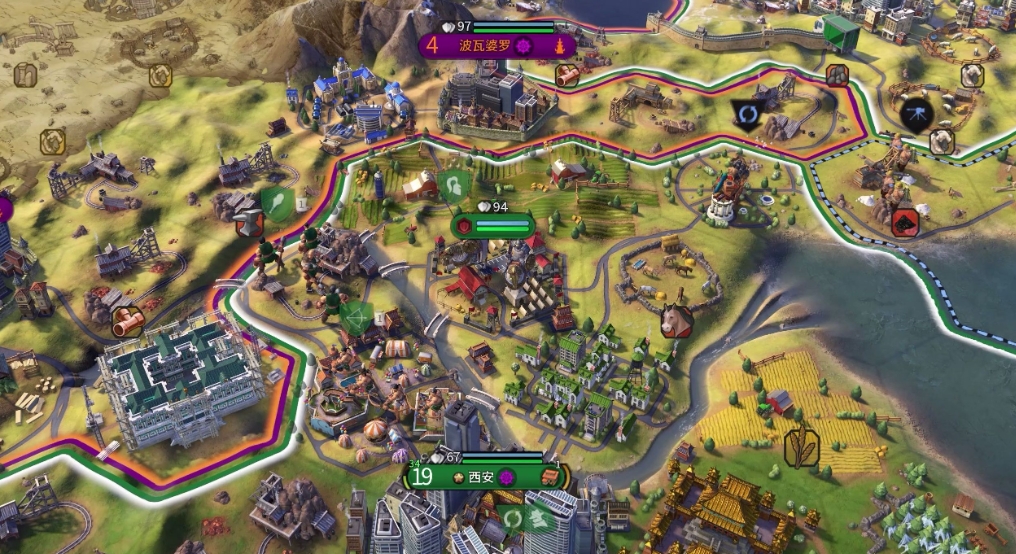
Task: Select the unit with the green crossbow shield flag
Action: click(x=355, y=318)
